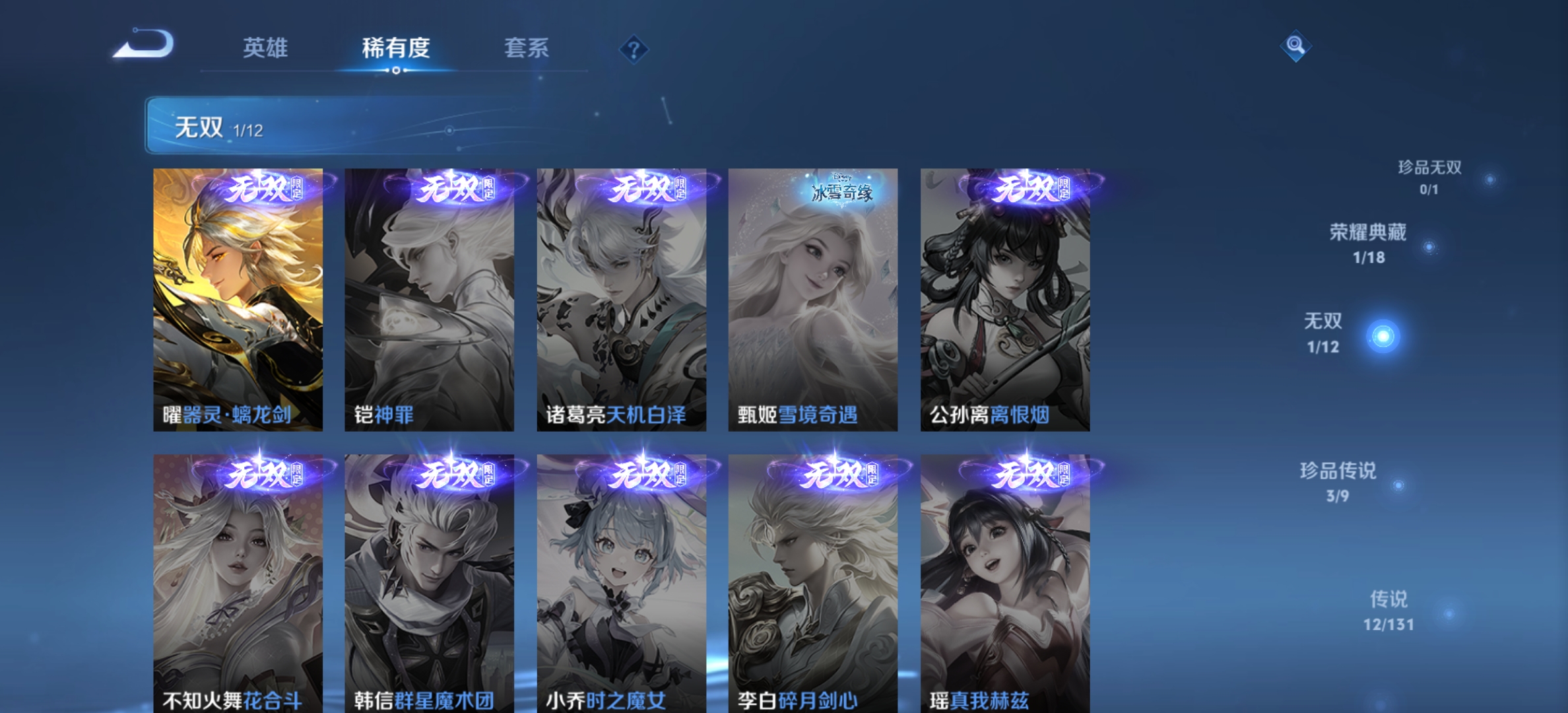
Task: Switch to the 套系 tab
Action: point(527,49)
